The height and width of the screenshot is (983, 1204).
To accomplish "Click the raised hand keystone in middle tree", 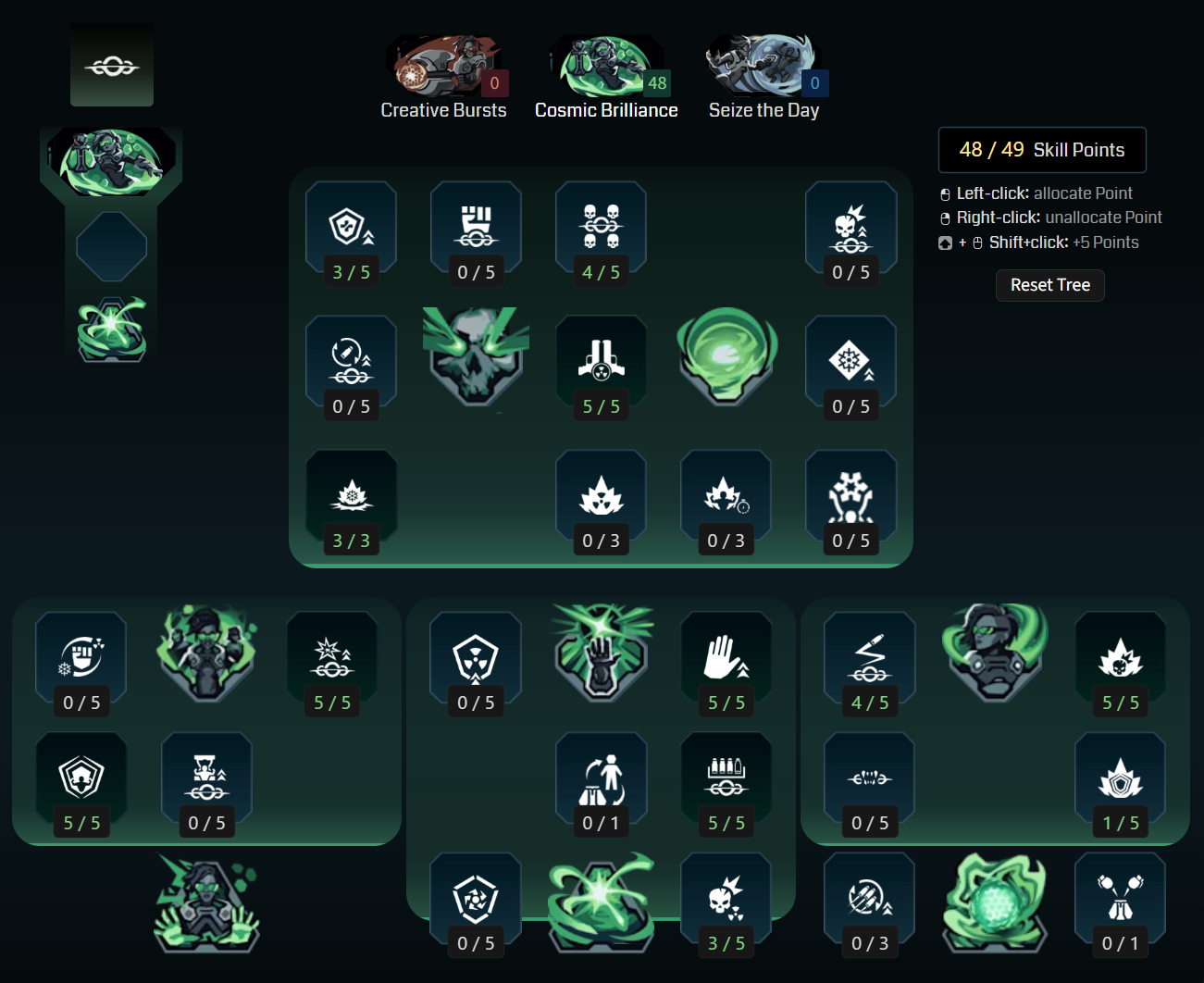I will [602, 653].
